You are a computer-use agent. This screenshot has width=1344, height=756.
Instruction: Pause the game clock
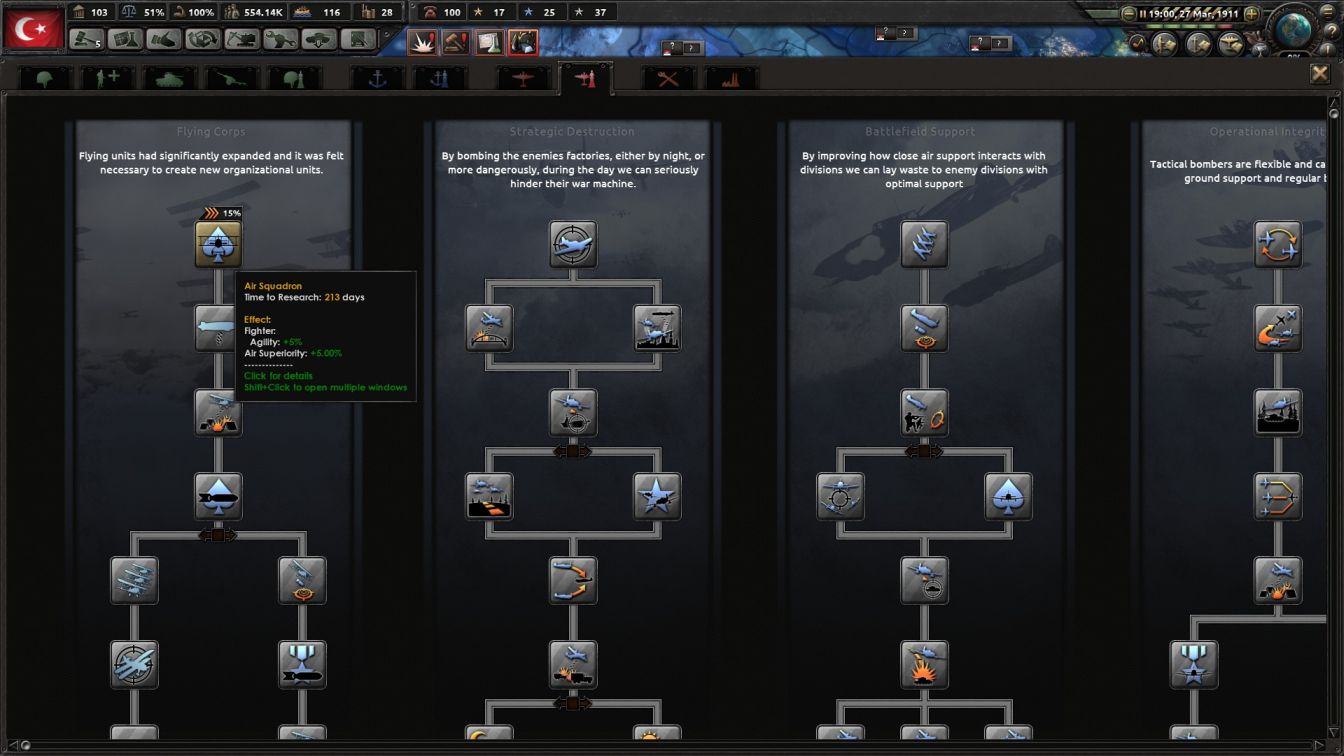point(1142,13)
